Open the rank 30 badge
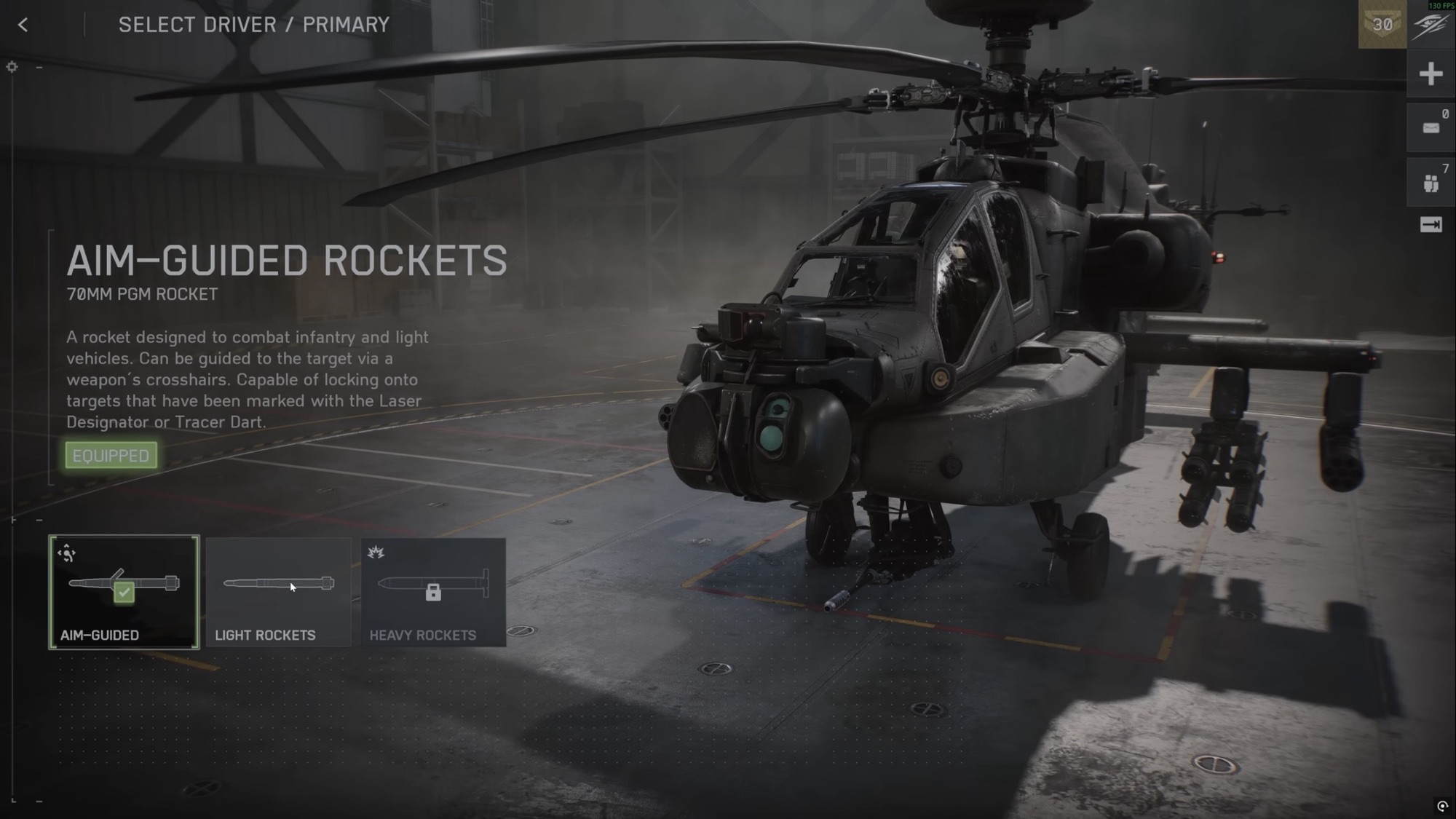The width and height of the screenshot is (1456, 819). tap(1382, 25)
